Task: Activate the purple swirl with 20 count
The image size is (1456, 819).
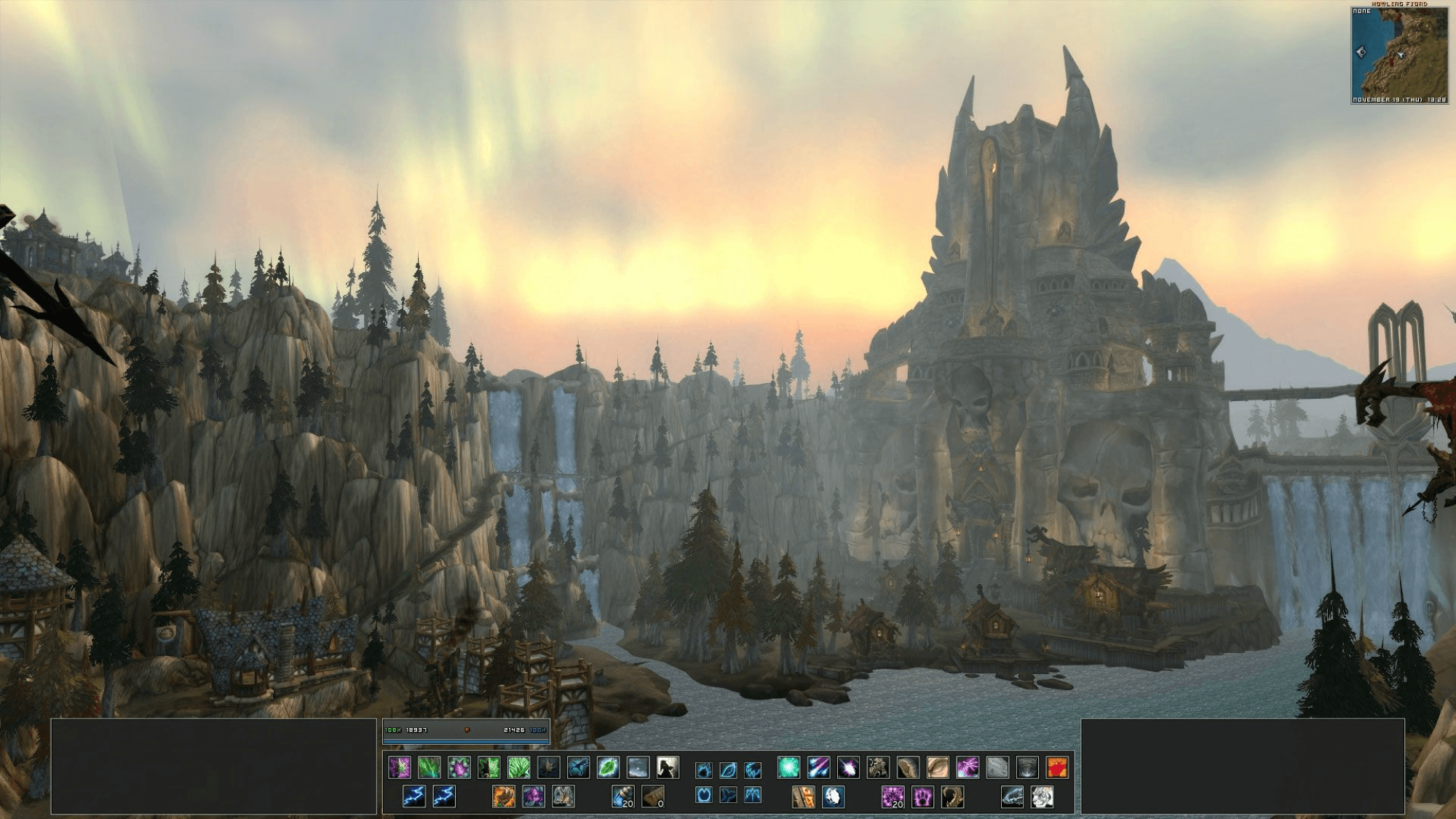Action: point(893,796)
